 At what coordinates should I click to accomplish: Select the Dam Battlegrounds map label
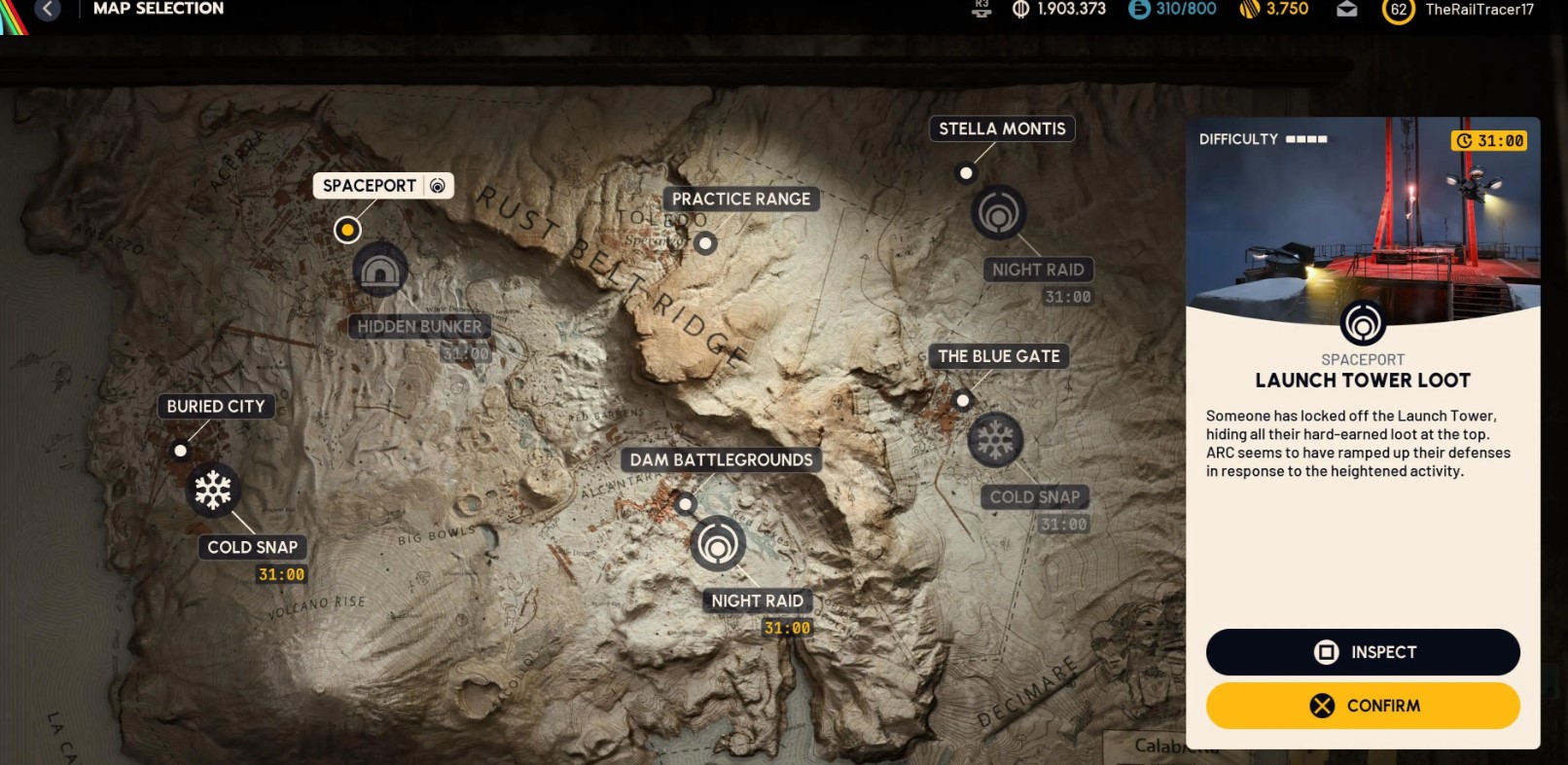coord(721,459)
